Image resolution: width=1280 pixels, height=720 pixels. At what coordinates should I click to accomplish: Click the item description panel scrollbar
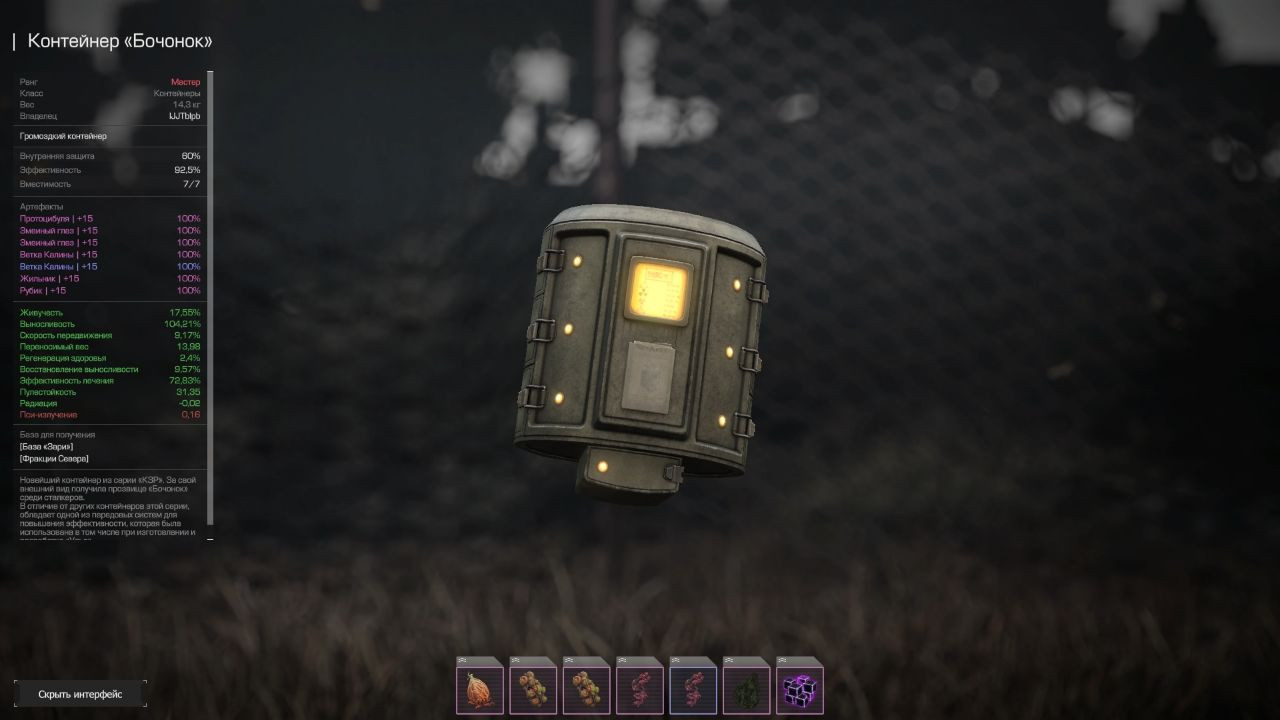click(x=210, y=300)
